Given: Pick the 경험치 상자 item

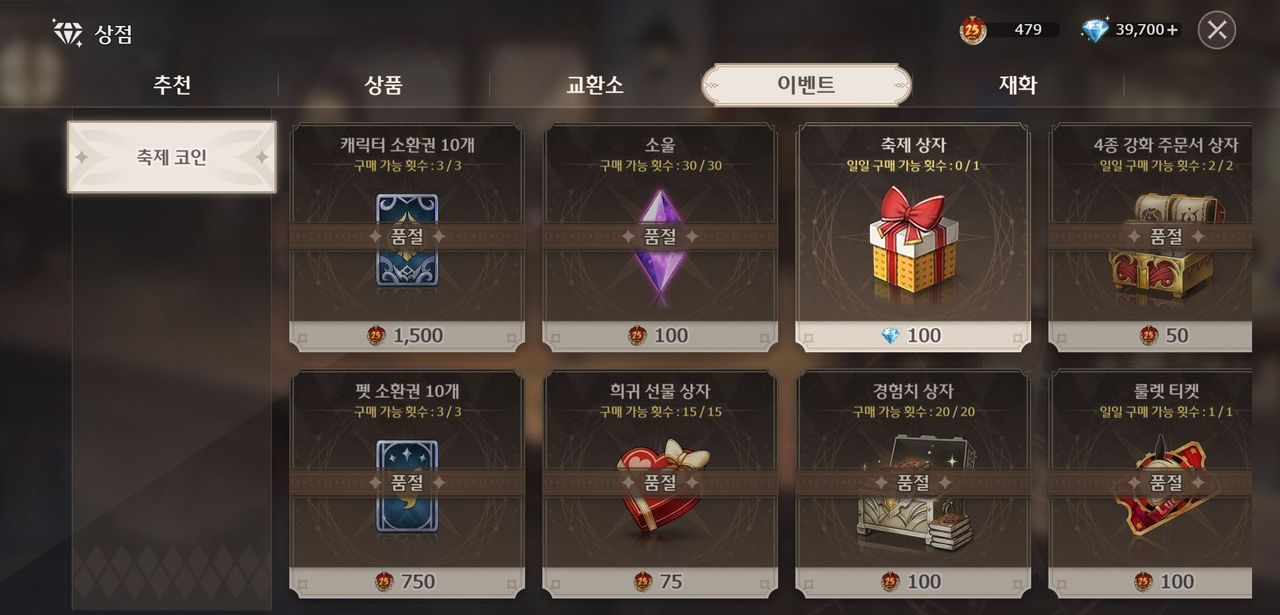Looking at the screenshot, I should (913, 485).
